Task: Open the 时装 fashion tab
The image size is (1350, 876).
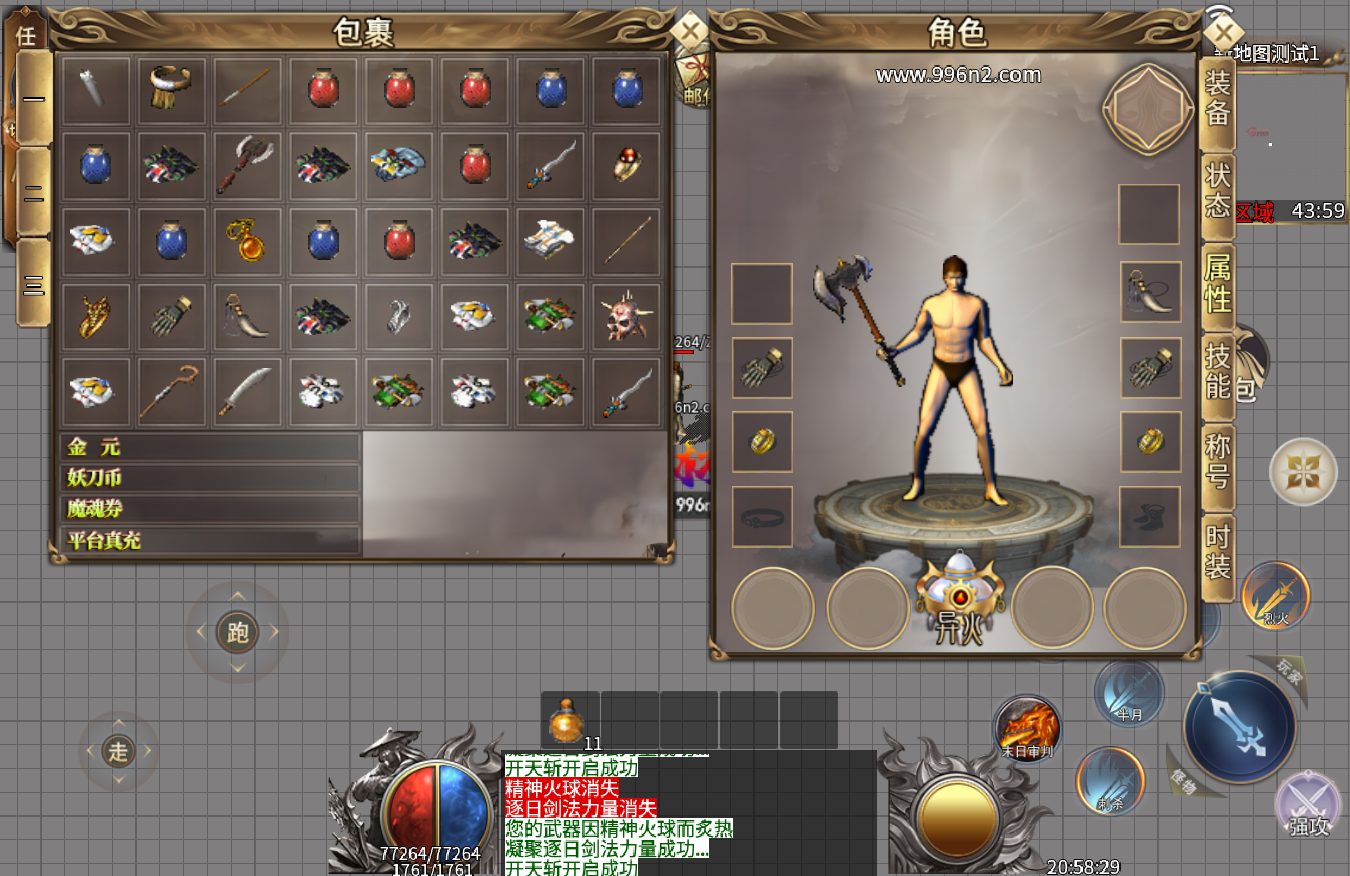Action: point(1217,551)
